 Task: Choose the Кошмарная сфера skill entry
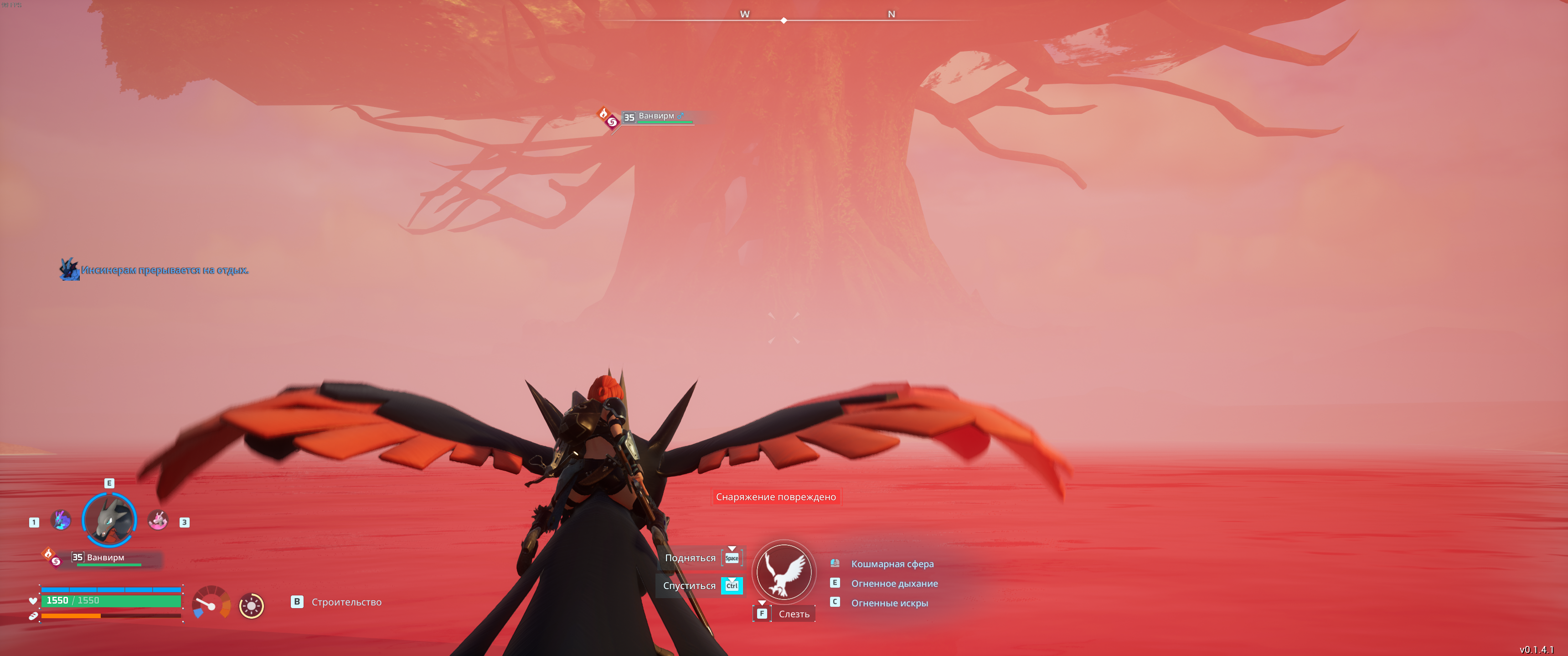point(892,564)
